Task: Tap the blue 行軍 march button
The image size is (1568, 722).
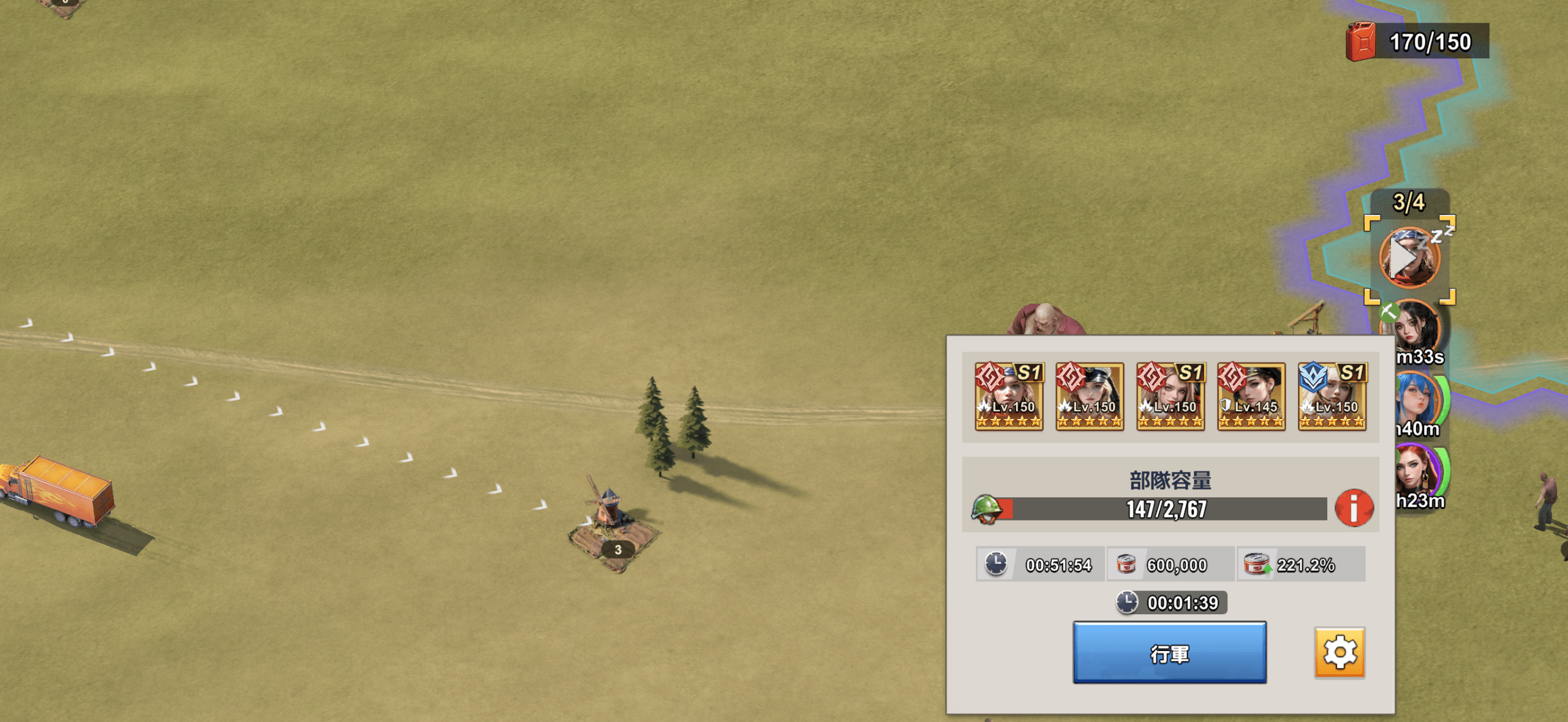Action: point(1169,653)
